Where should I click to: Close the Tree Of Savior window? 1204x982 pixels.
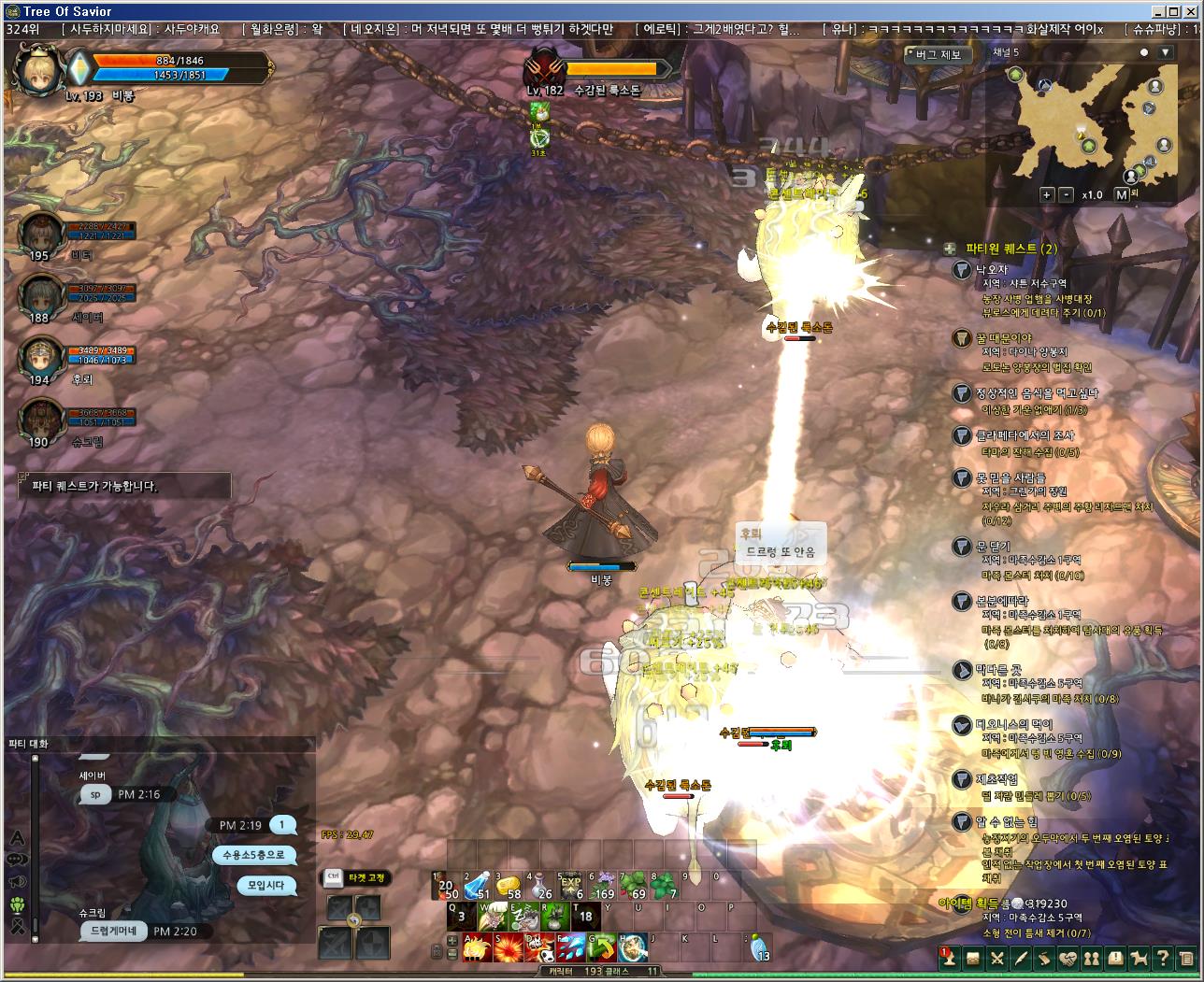pyautogui.click(x=1193, y=11)
